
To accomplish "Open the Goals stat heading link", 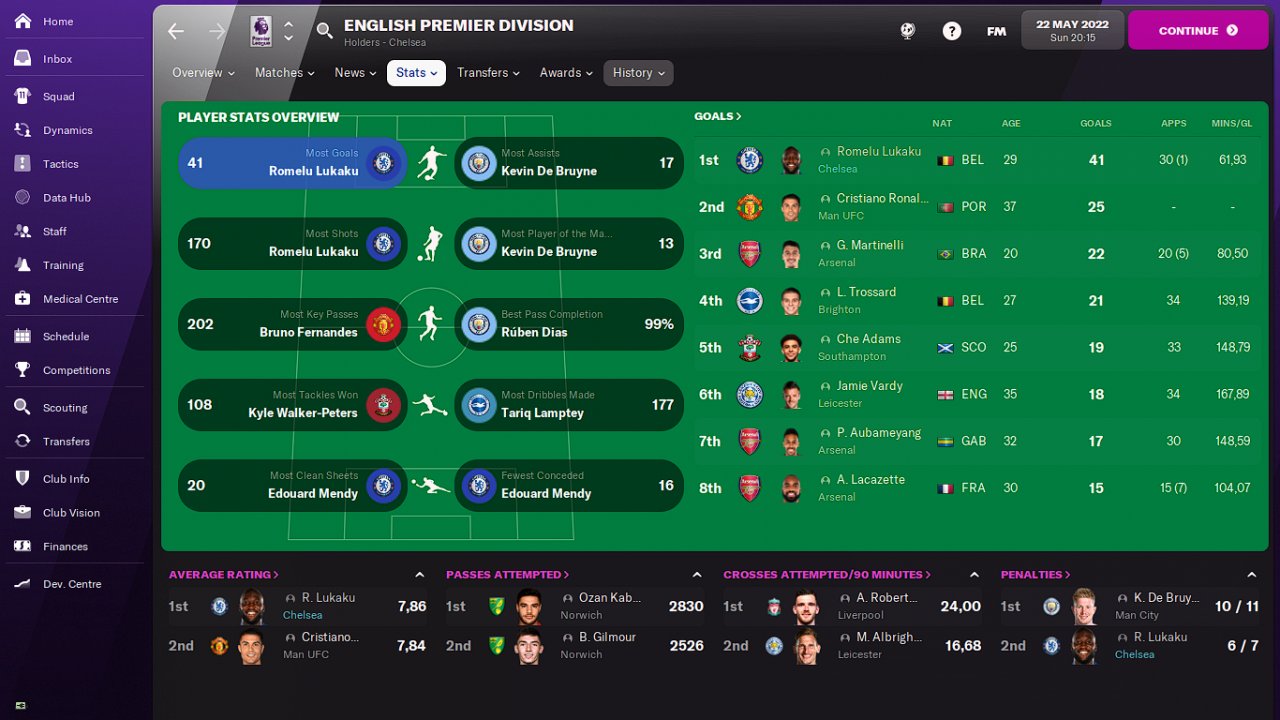I will [x=717, y=117].
